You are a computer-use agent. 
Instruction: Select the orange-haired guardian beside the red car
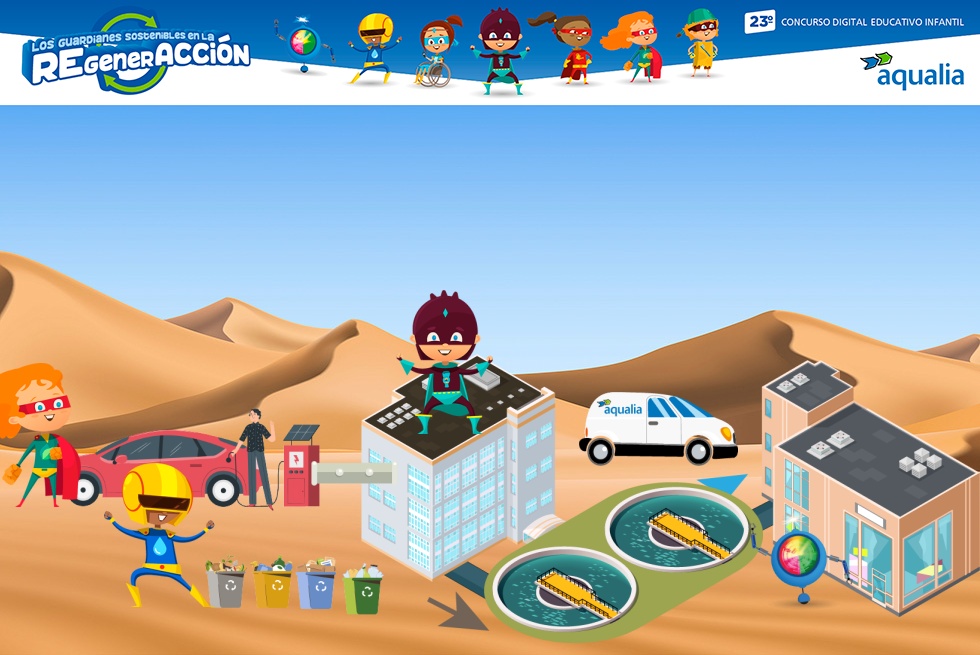pos(36,432)
